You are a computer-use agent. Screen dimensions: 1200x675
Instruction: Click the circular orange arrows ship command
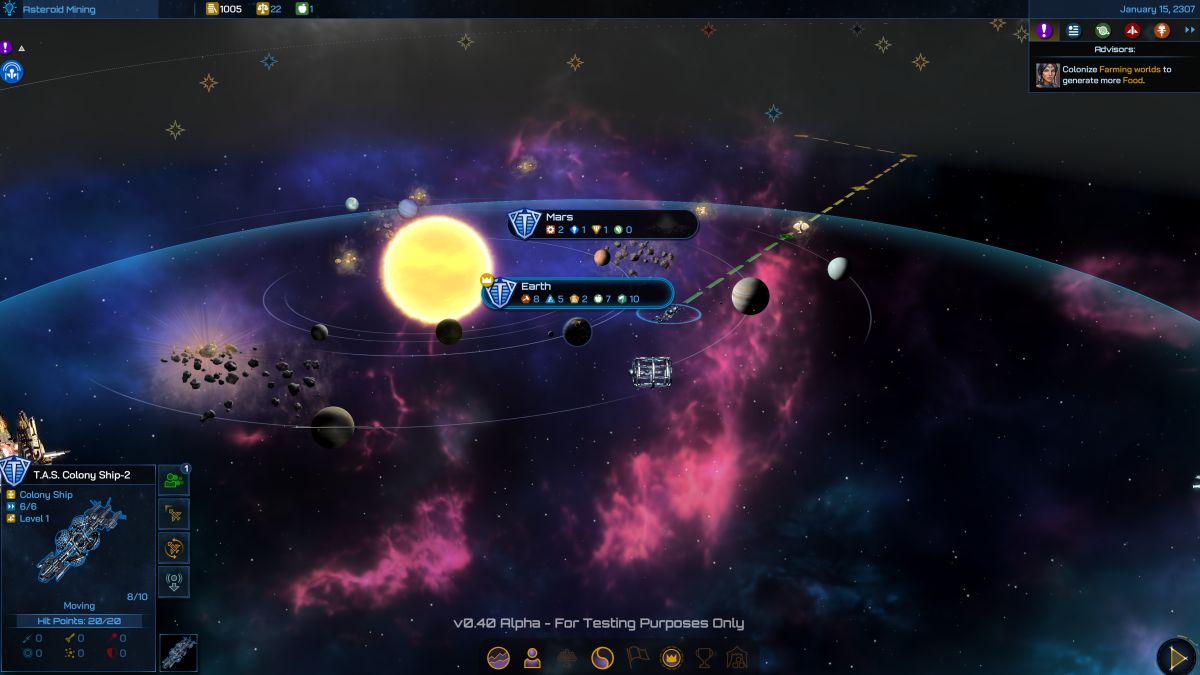coord(174,548)
